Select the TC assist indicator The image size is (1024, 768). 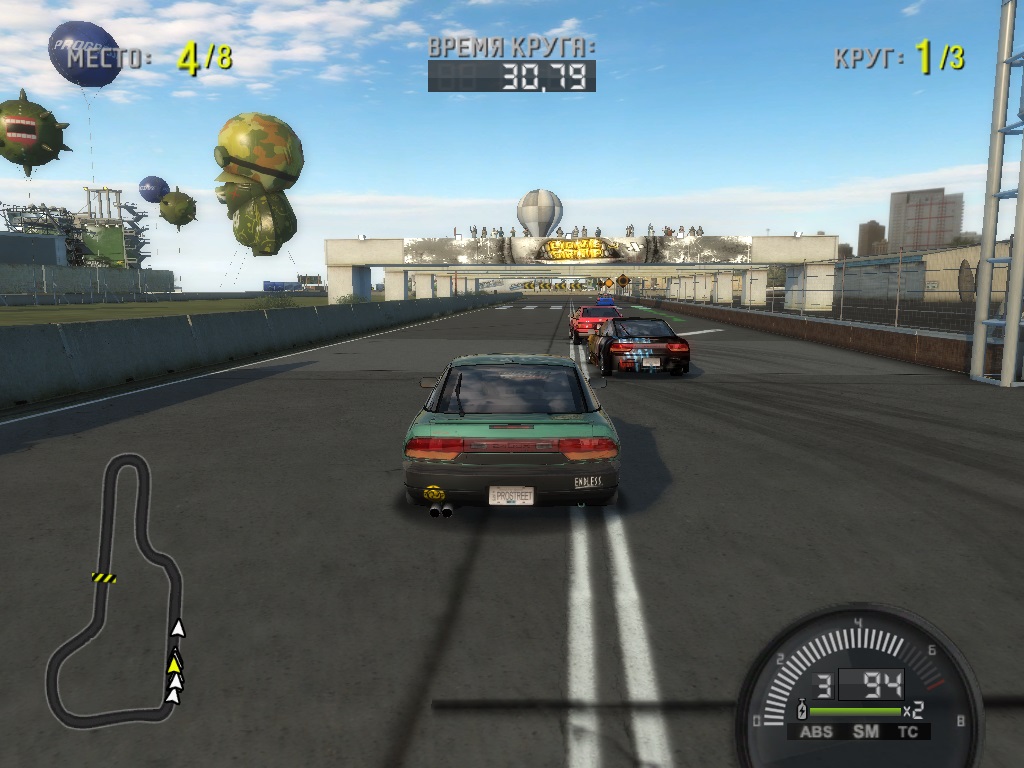(908, 732)
